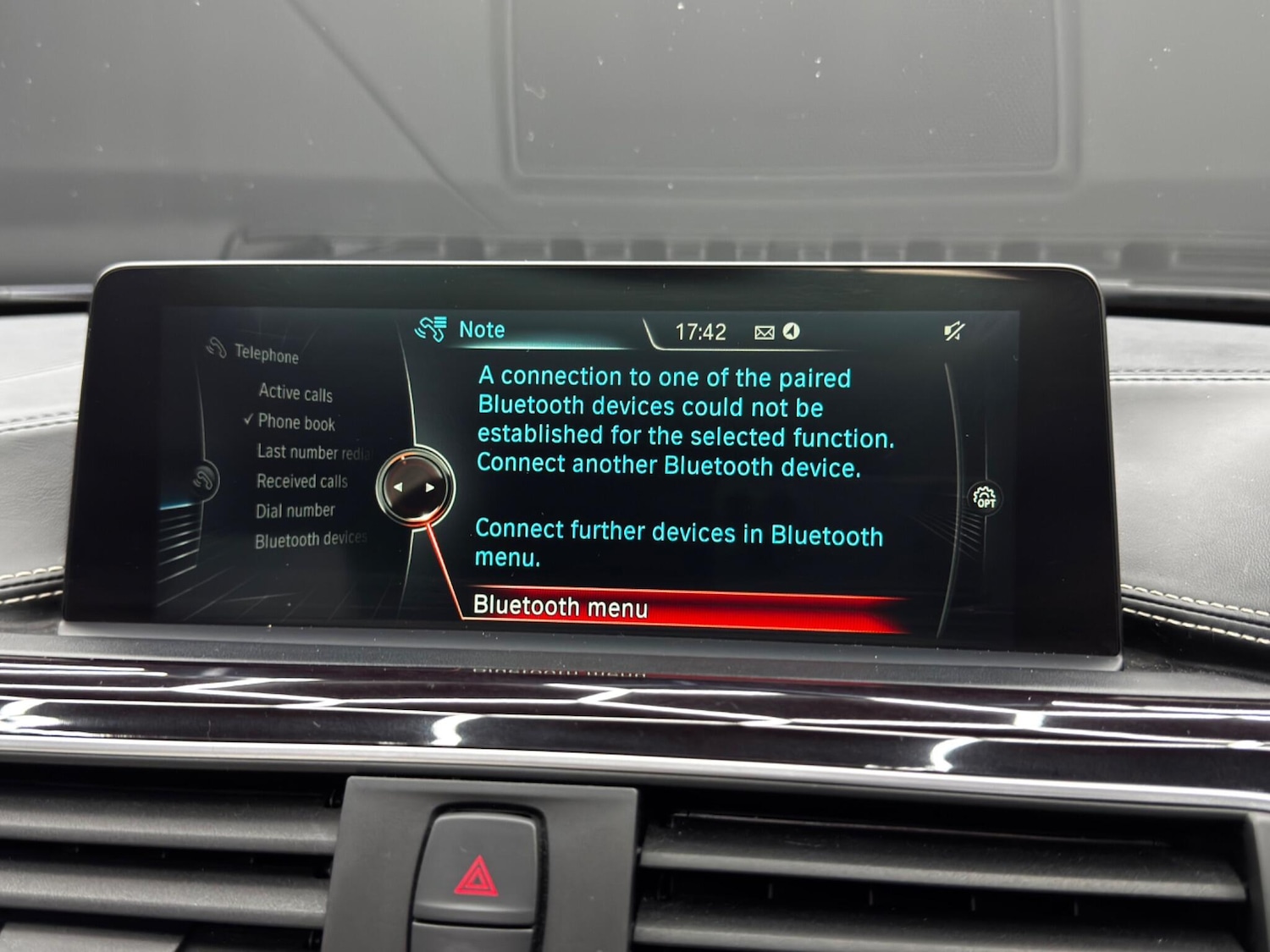Click the 17:42 clock display
This screenshot has width=1270, height=952.
click(703, 330)
